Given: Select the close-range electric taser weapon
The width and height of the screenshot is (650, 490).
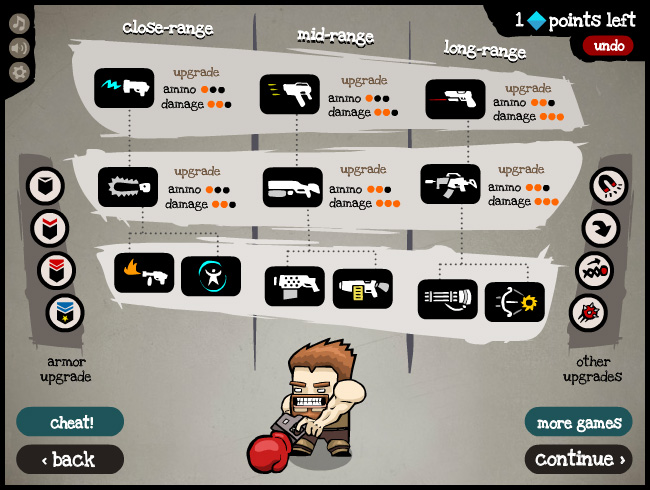Looking at the screenshot, I should [x=125, y=88].
